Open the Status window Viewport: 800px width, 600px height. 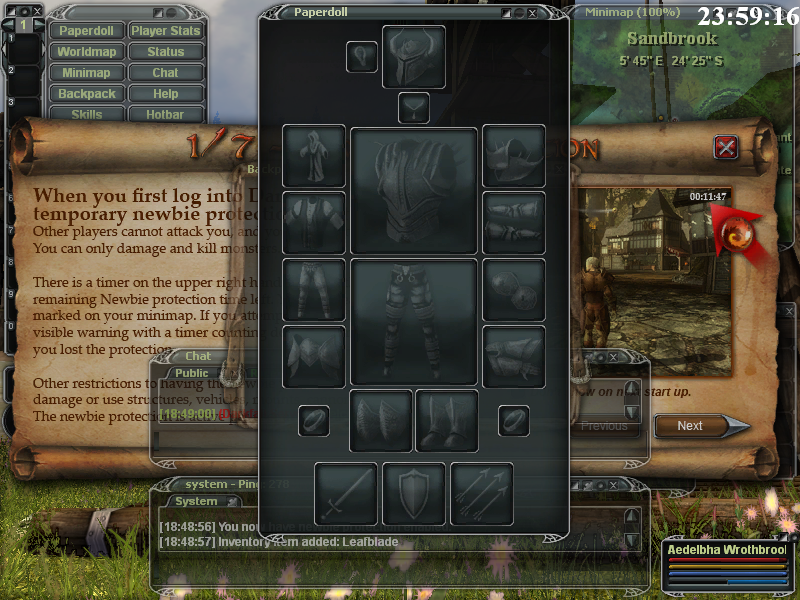166,51
